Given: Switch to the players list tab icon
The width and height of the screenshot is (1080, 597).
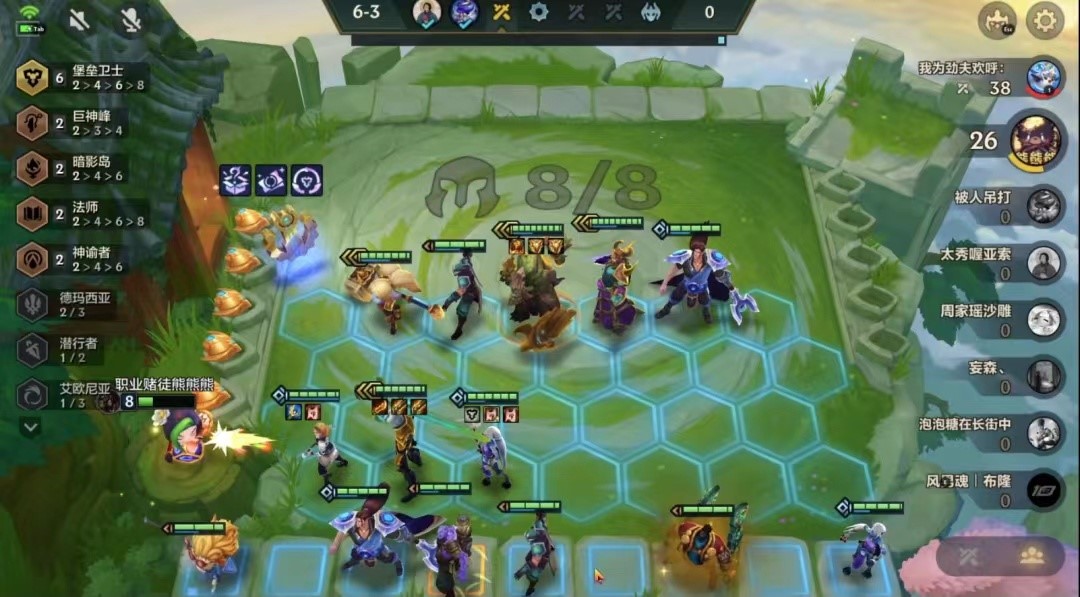Looking at the screenshot, I should point(1030,556).
